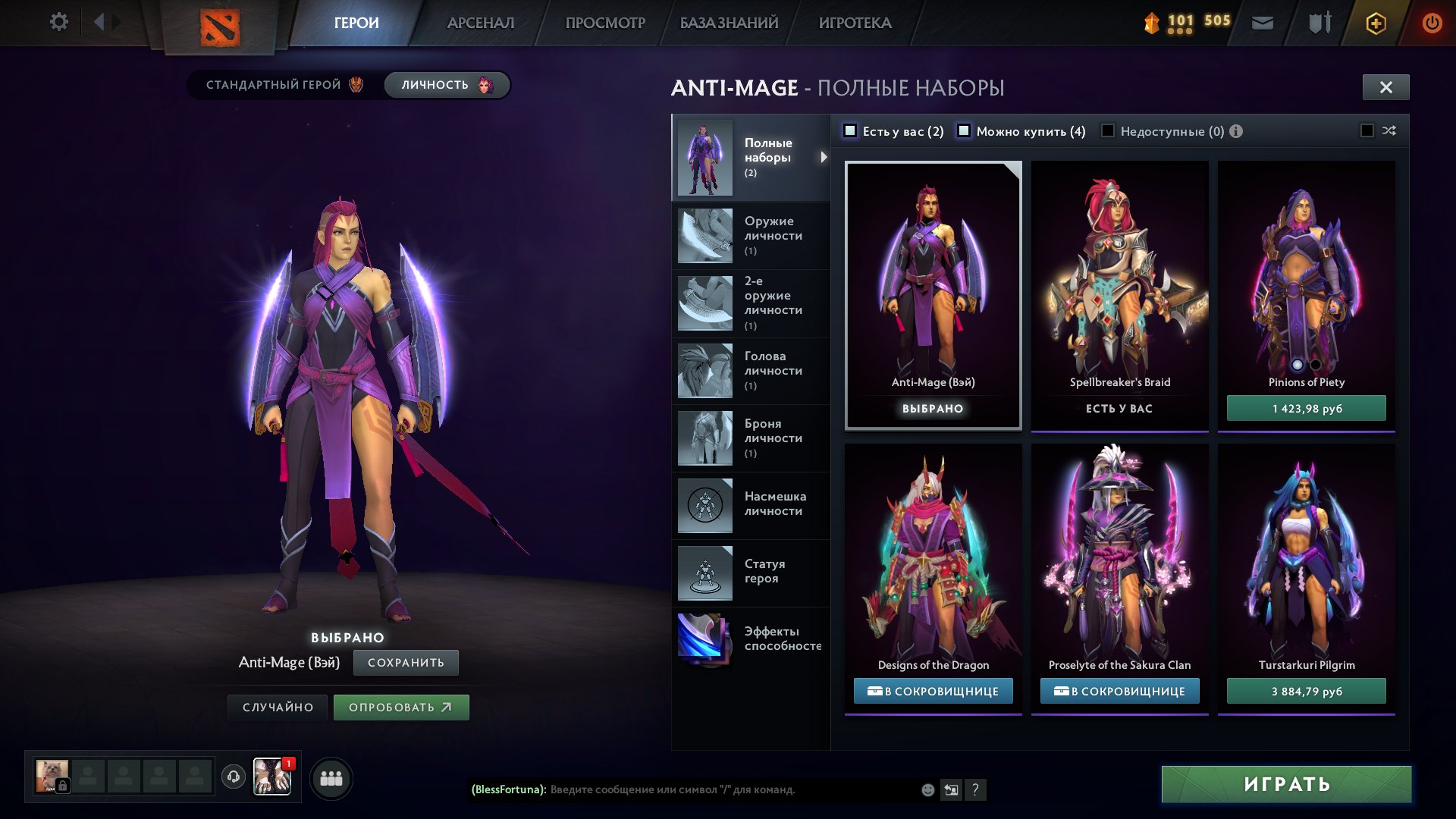Try the hero with Опробовать
Screen dimensions: 1456x819
coord(400,707)
